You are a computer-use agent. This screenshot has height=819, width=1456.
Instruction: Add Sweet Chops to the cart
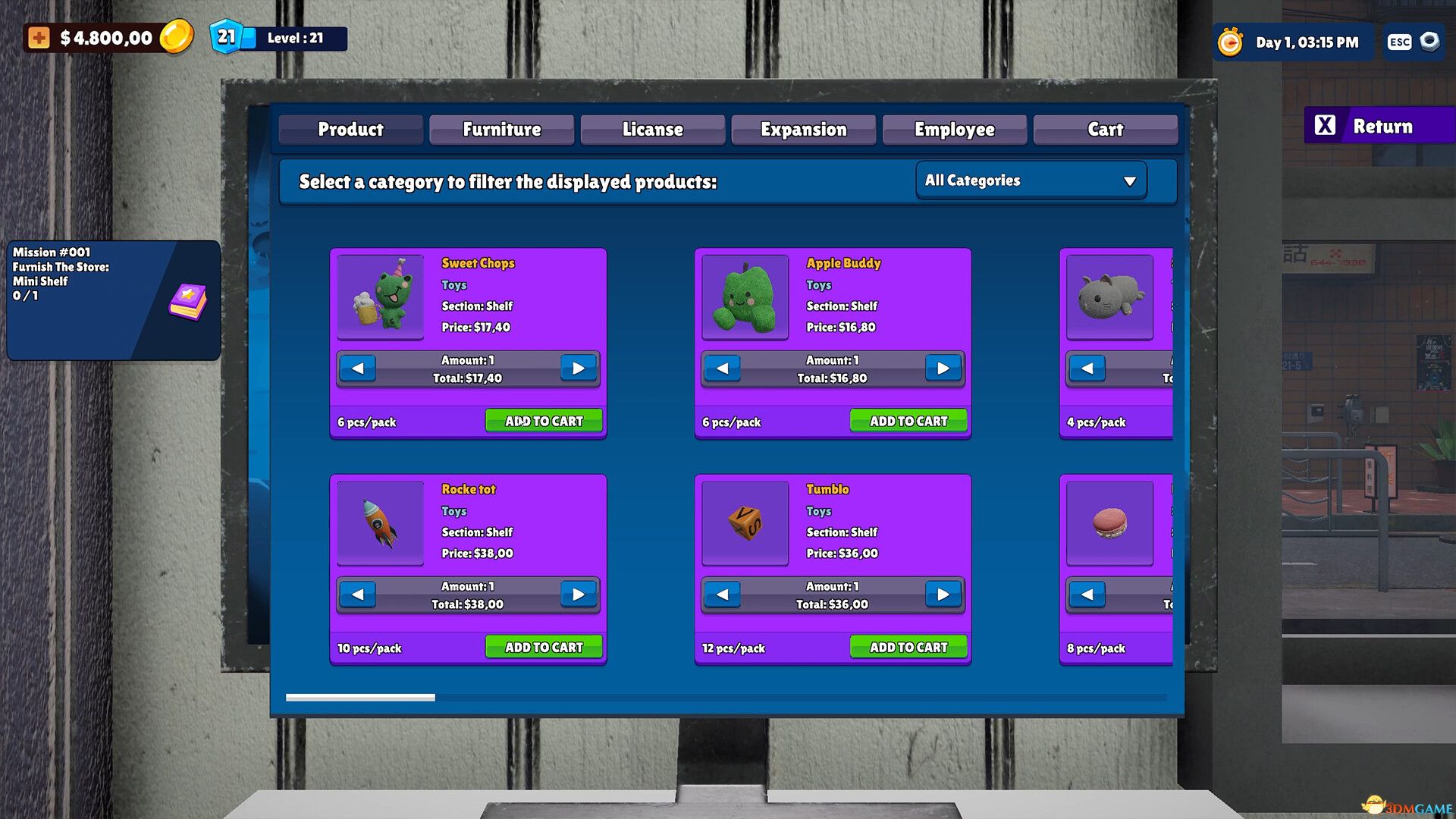click(543, 420)
